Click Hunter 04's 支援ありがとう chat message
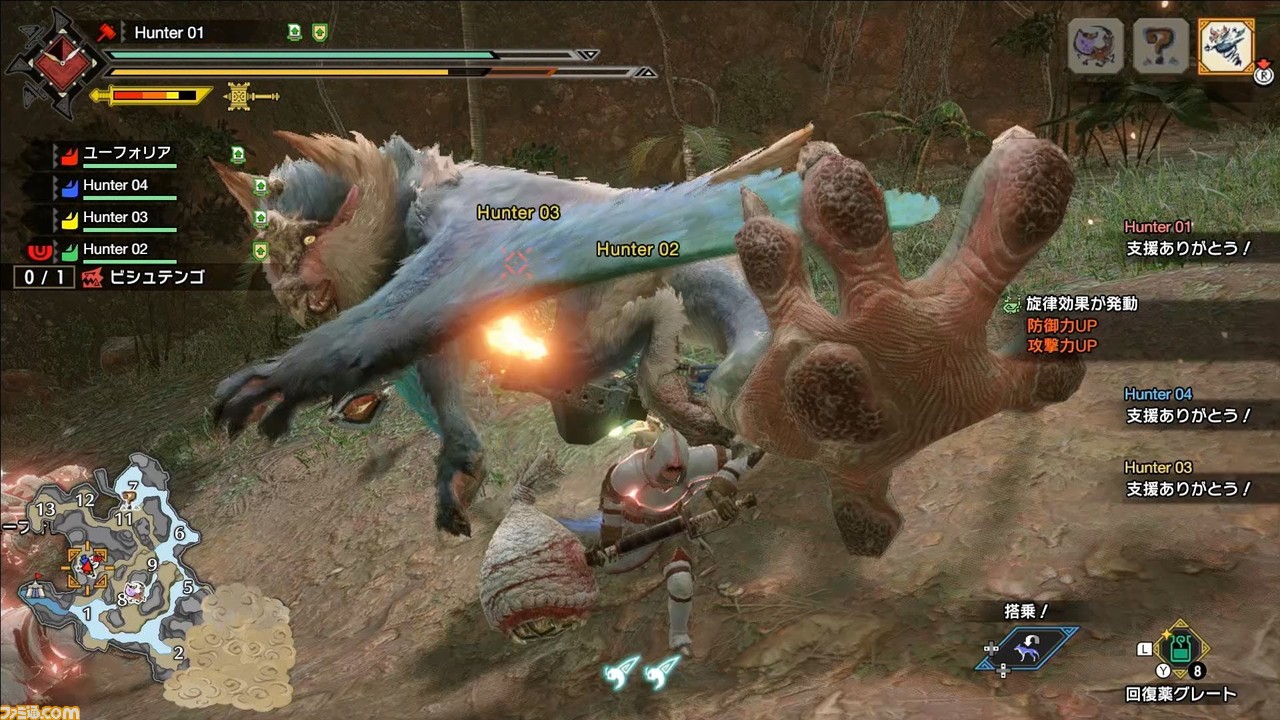Viewport: 1280px width, 720px height. 1188,415
